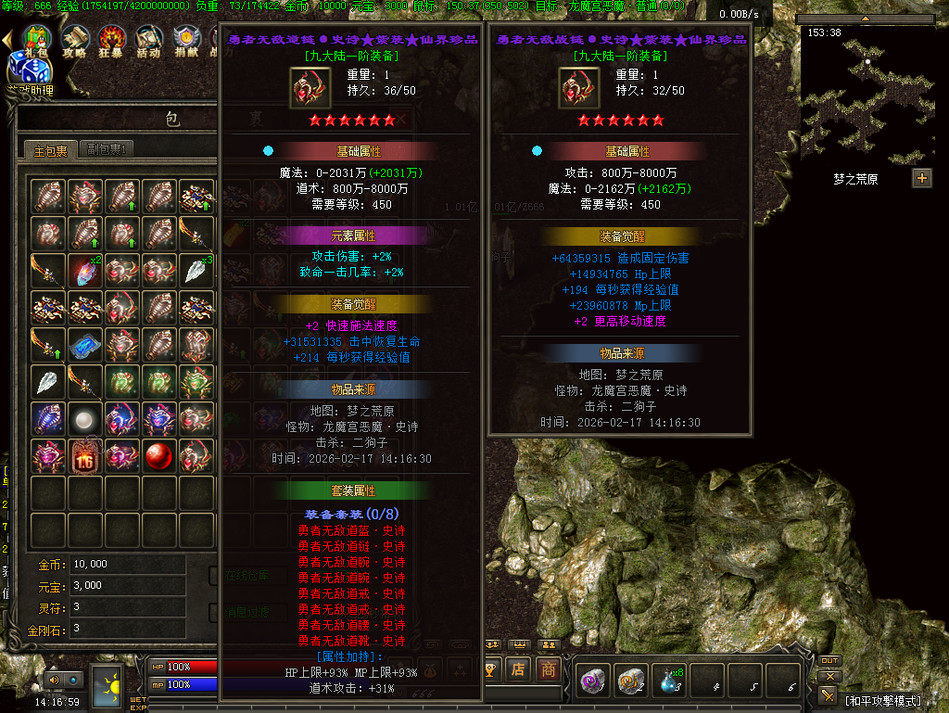
Task: Select the item marked 16 in bag
Action: point(85,456)
